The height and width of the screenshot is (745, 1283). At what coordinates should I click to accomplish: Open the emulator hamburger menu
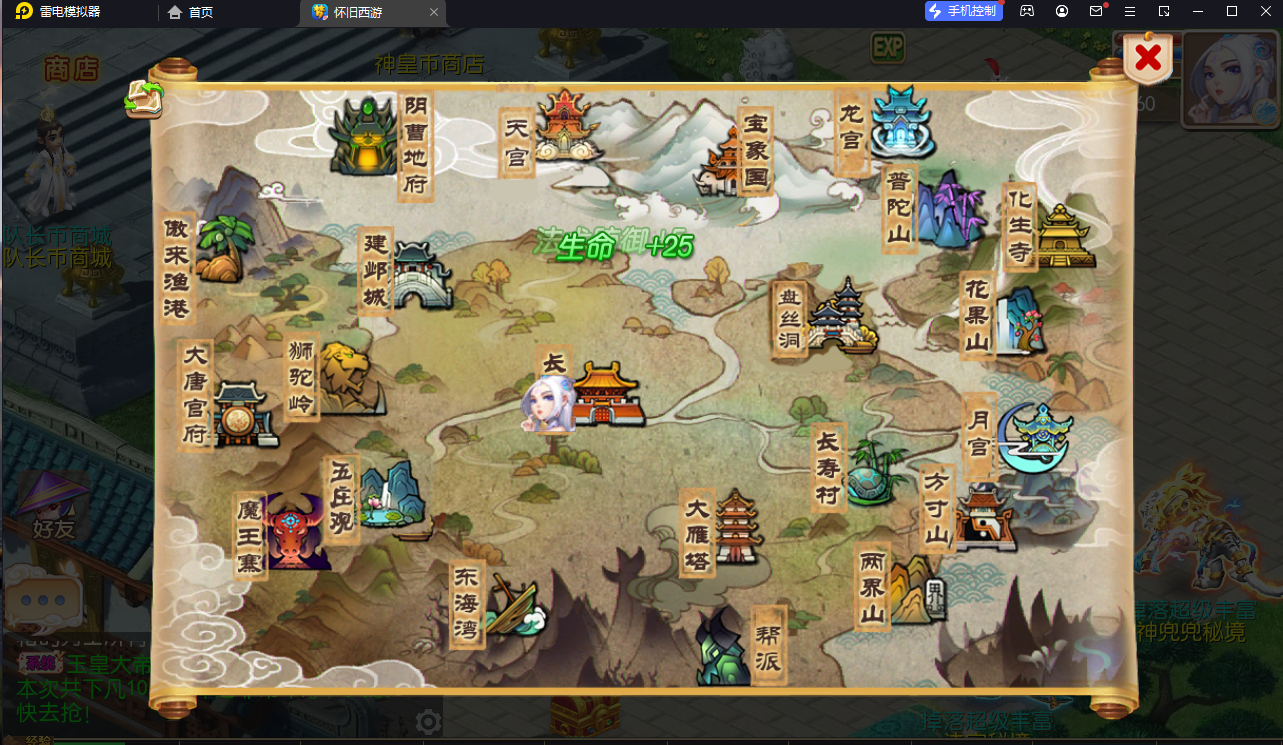[x=1131, y=11]
